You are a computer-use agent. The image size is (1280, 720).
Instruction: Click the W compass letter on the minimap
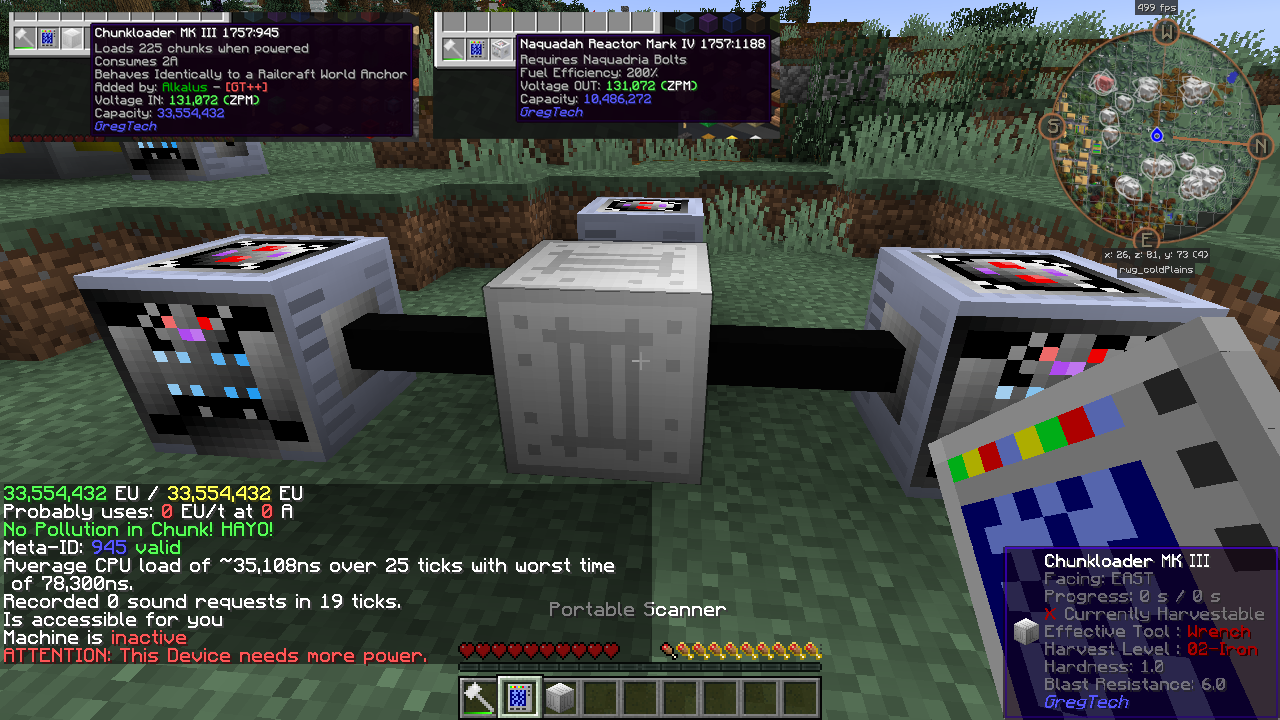(x=1166, y=33)
